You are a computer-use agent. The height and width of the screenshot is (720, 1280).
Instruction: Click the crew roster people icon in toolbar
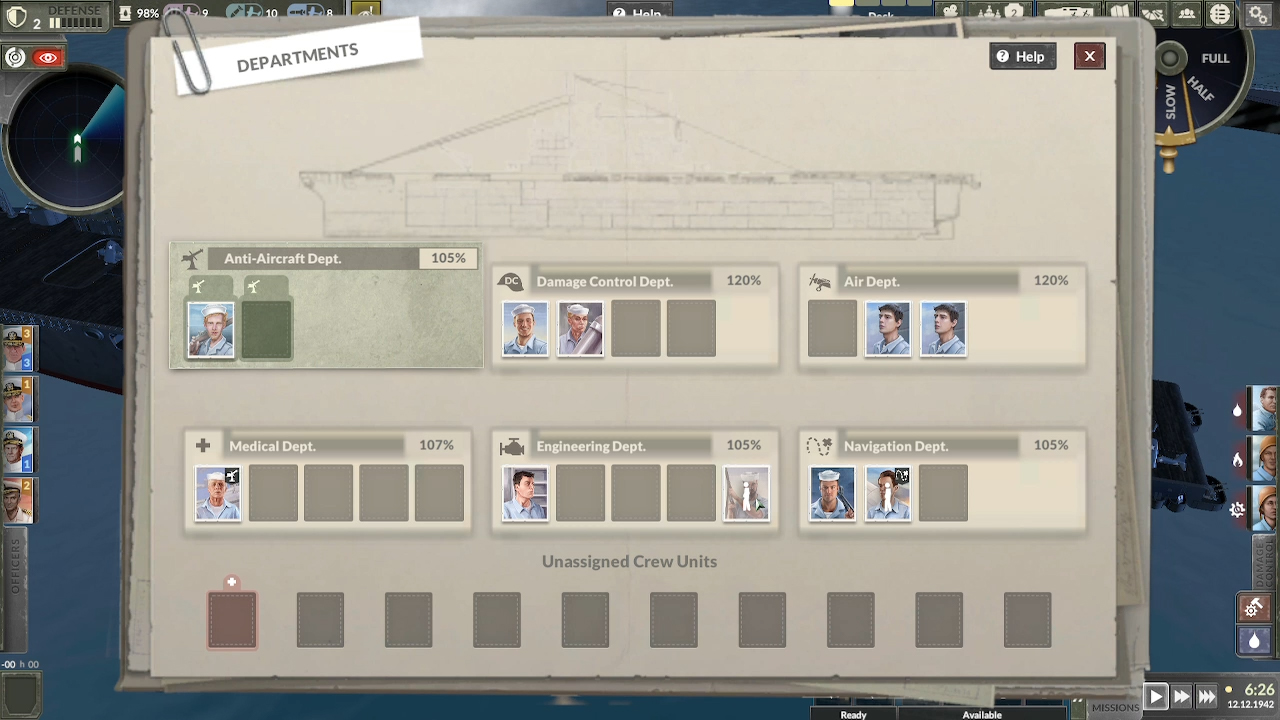[x=1187, y=14]
